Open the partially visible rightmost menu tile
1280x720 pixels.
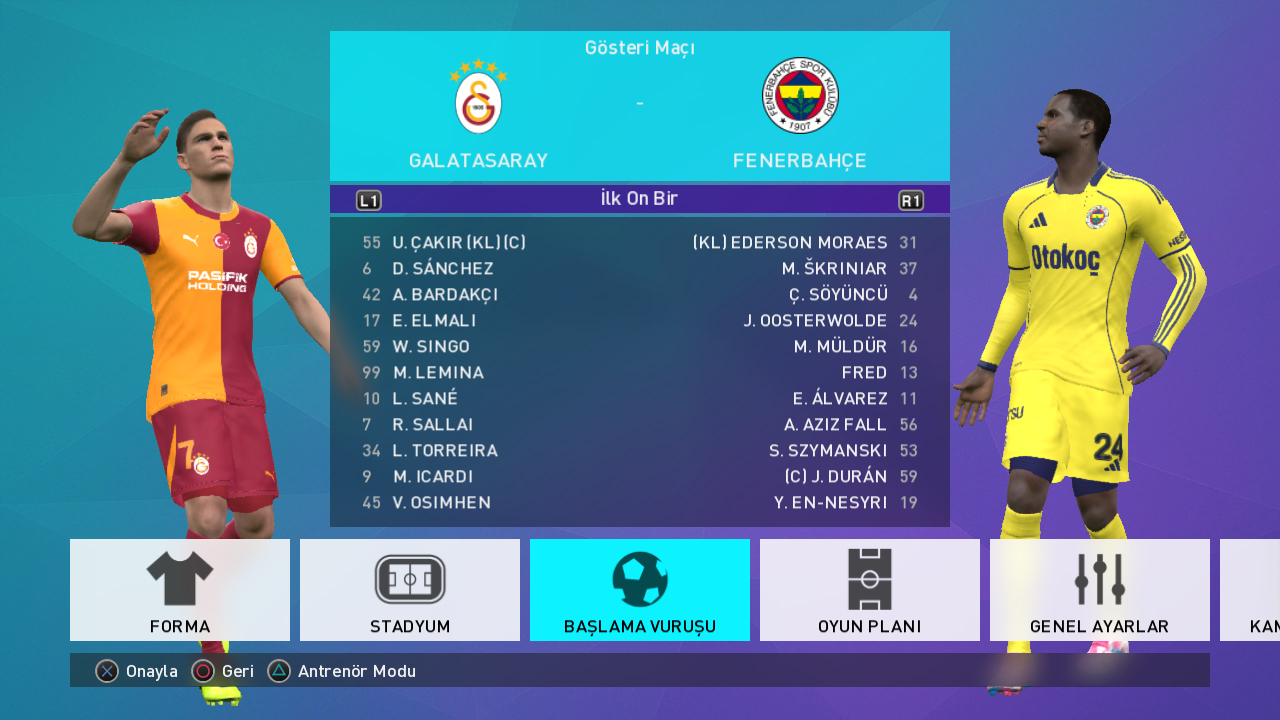point(1251,589)
